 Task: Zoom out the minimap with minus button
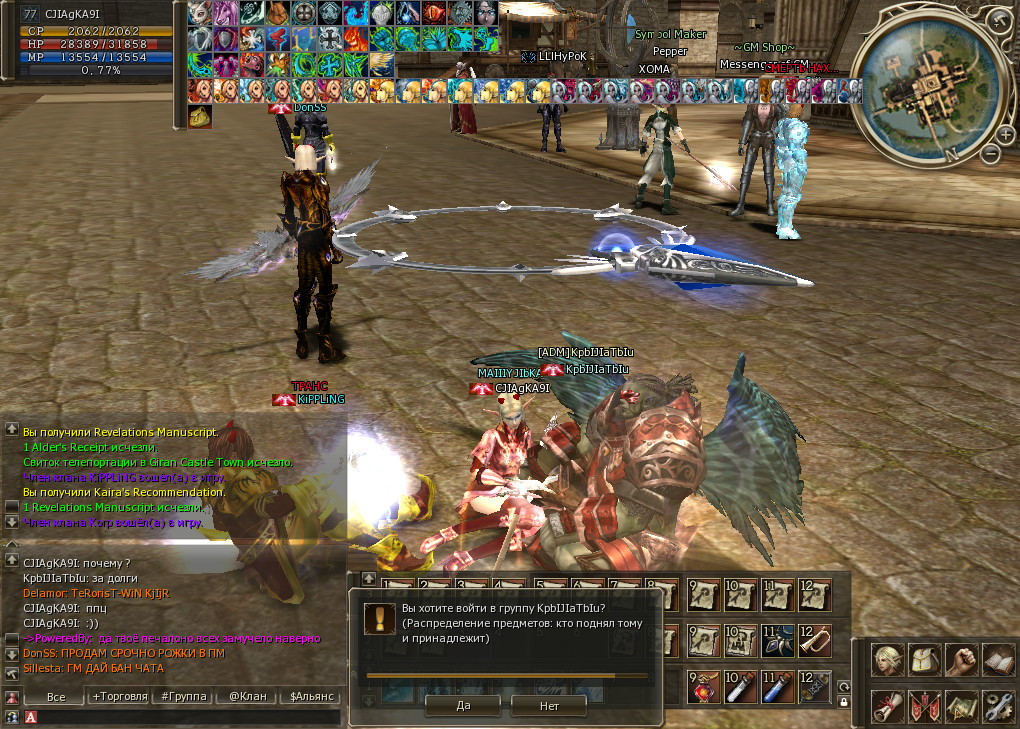990,155
